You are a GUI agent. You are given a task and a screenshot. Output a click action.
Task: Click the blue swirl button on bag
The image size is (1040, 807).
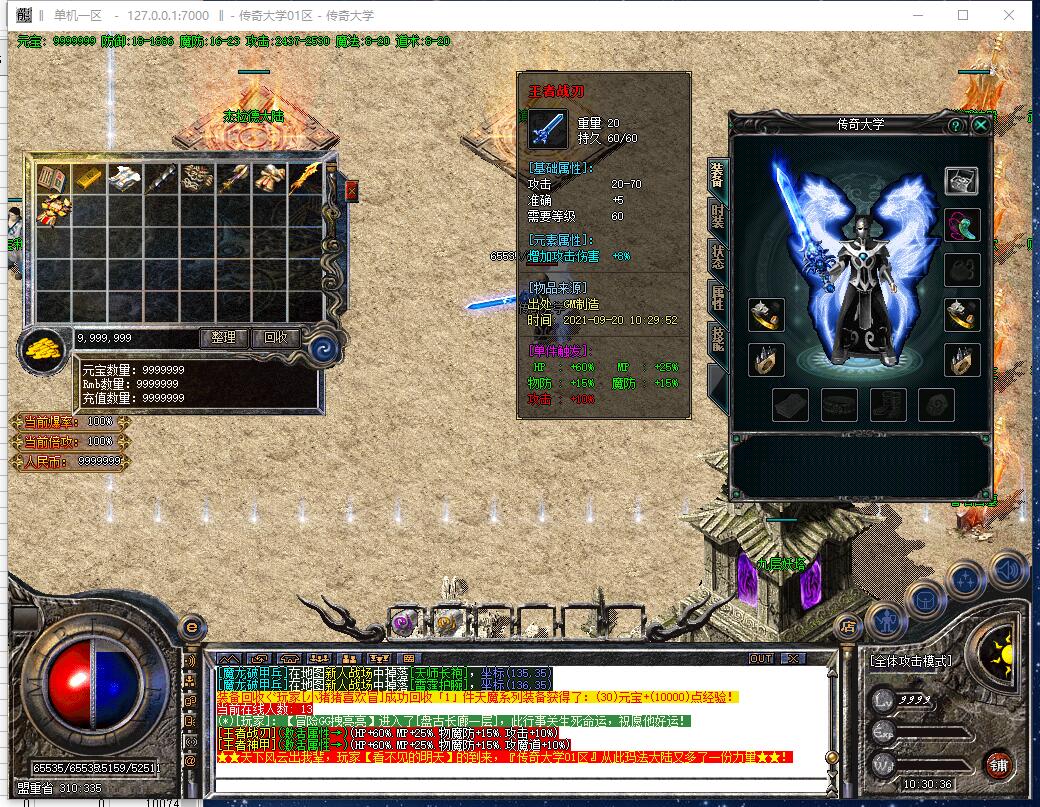click(x=322, y=348)
